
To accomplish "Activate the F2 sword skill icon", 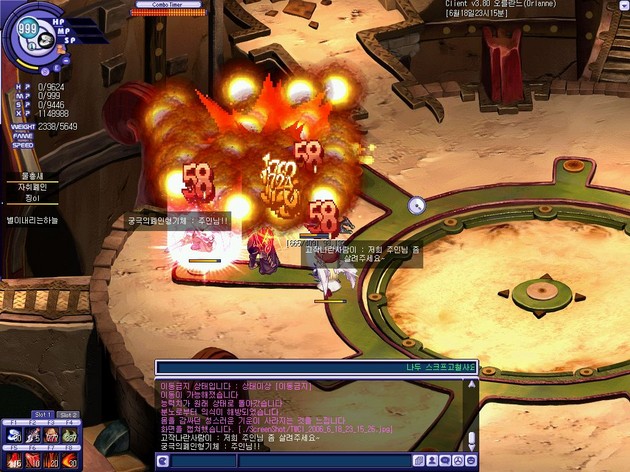I will pos(32,435).
